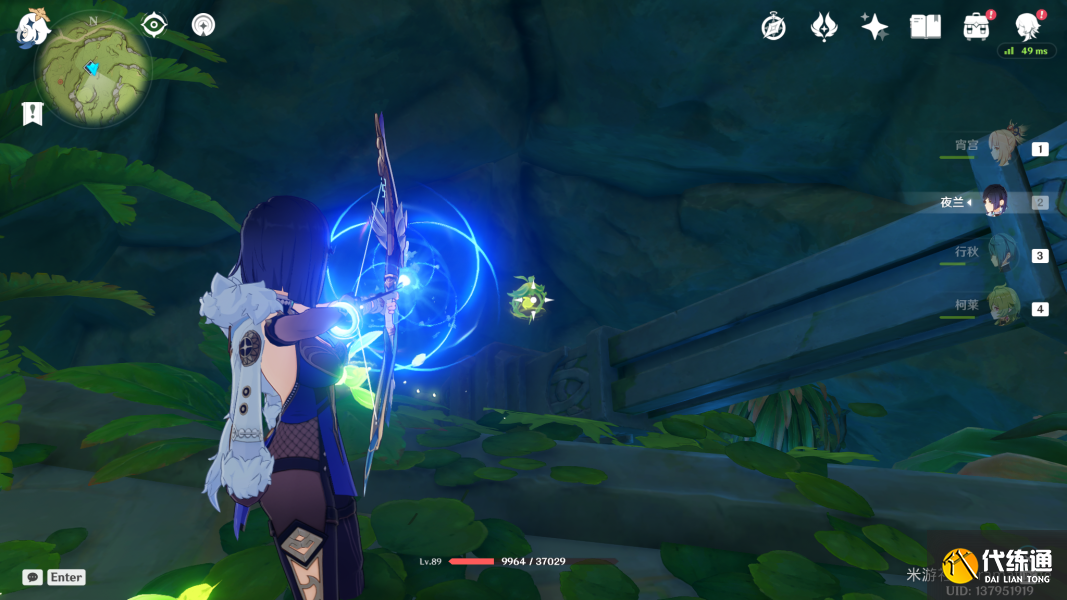Open the events compass icon
The image size is (1067, 600).
773,27
